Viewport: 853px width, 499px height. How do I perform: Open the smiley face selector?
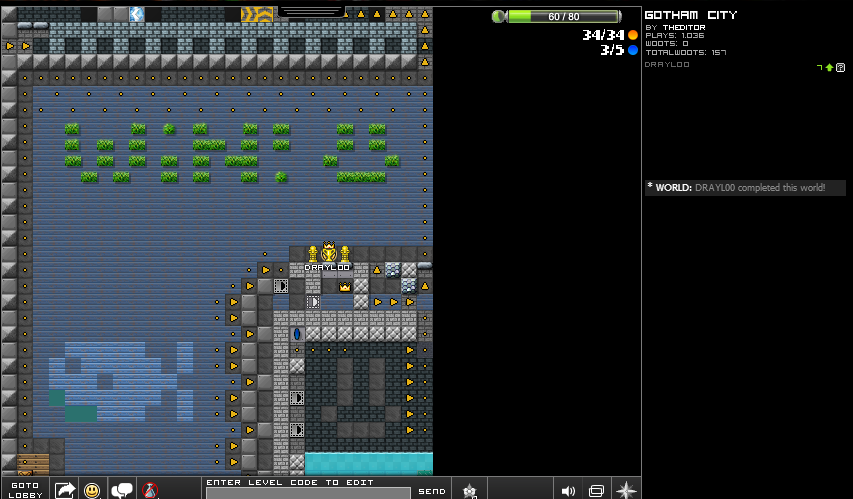pos(92,490)
